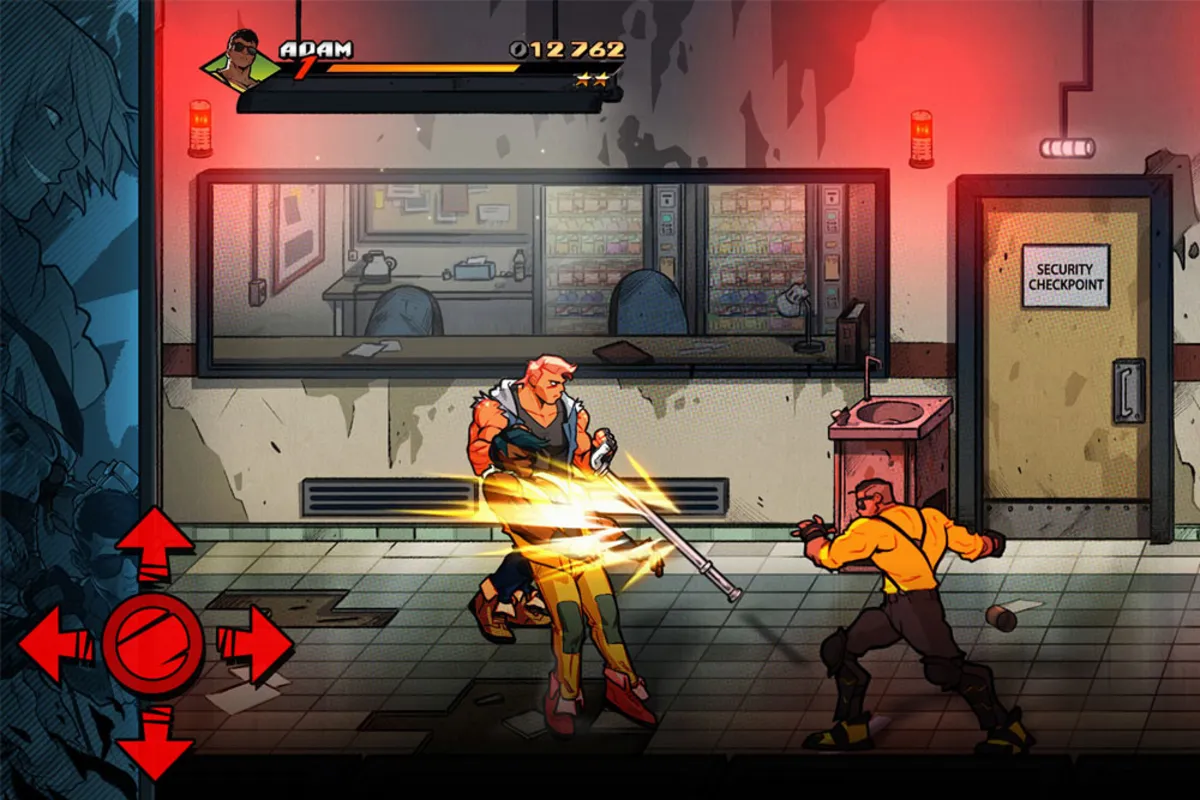1200x800 pixels.
Task: Tap the right arrow on the D-pad
Action: (x=254, y=645)
